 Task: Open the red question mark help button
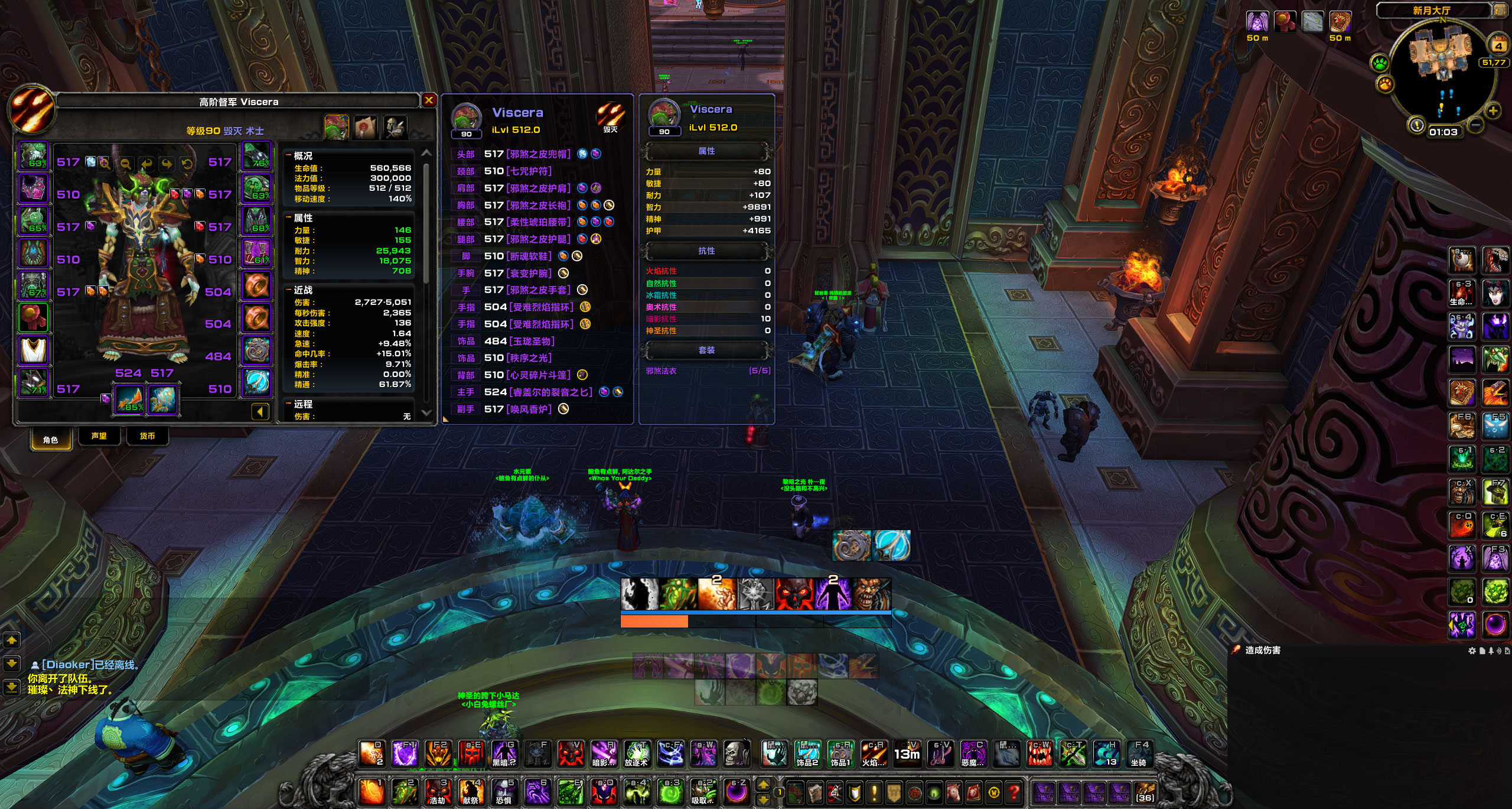tap(1014, 791)
